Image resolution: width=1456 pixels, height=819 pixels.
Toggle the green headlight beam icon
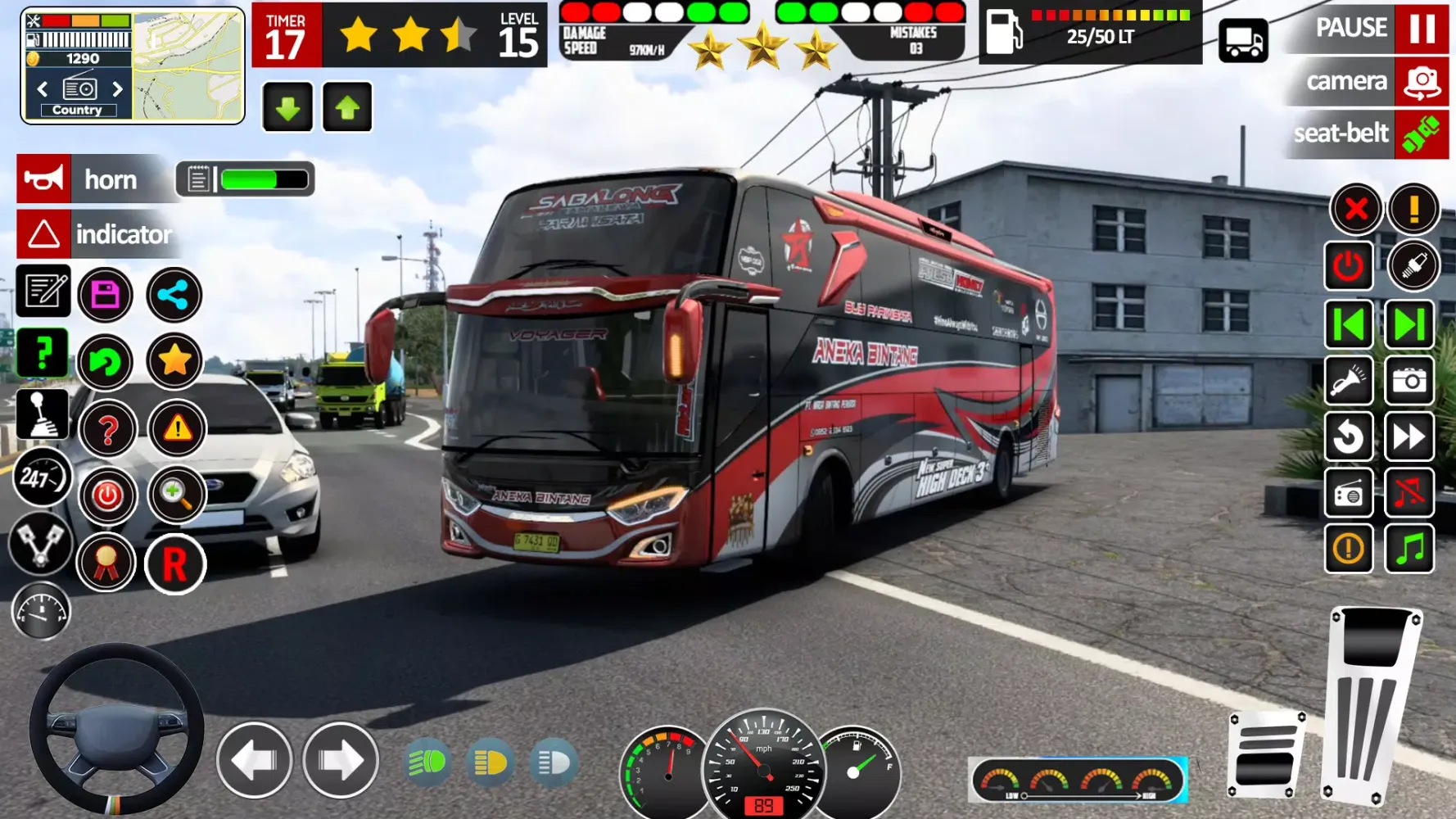point(427,762)
